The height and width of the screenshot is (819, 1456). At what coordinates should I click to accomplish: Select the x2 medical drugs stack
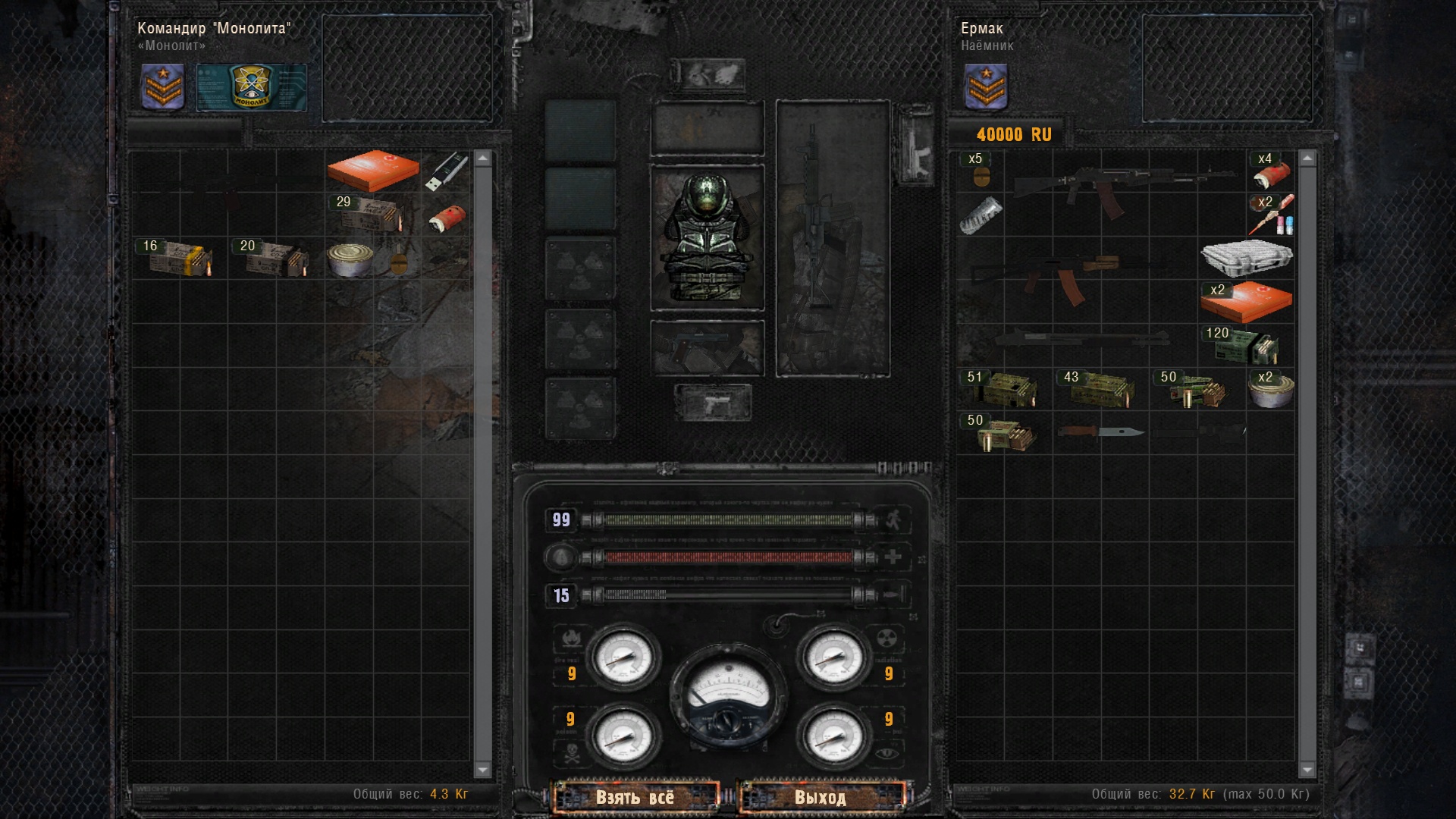1272,215
